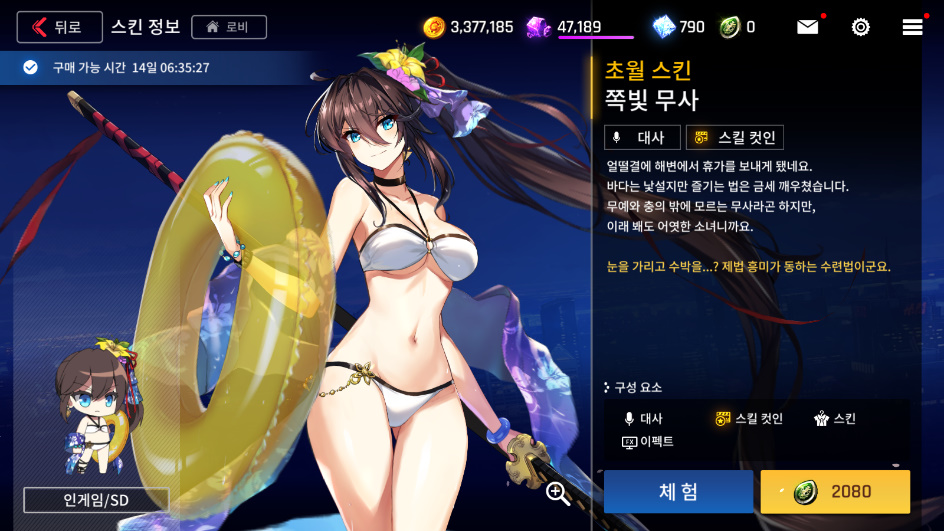
Task: Open the hamburger main menu
Action: pos(912,27)
